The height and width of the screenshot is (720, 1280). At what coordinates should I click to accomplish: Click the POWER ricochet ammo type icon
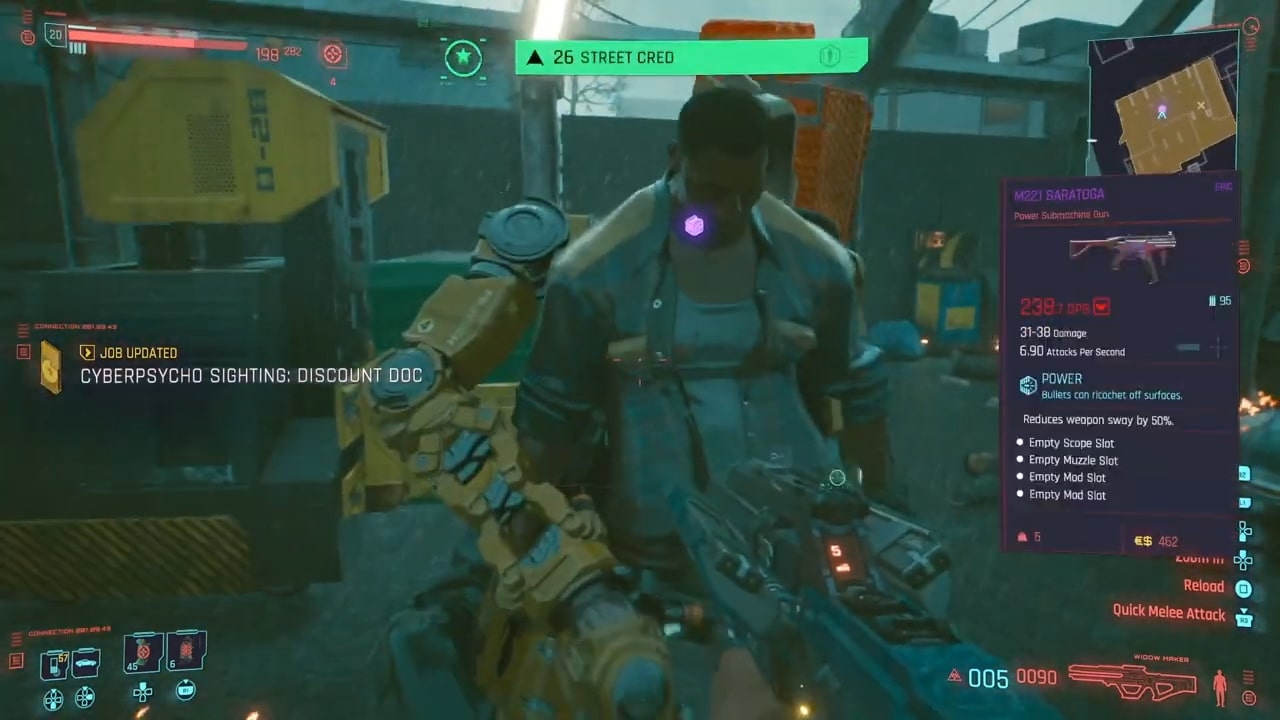tap(1028, 385)
